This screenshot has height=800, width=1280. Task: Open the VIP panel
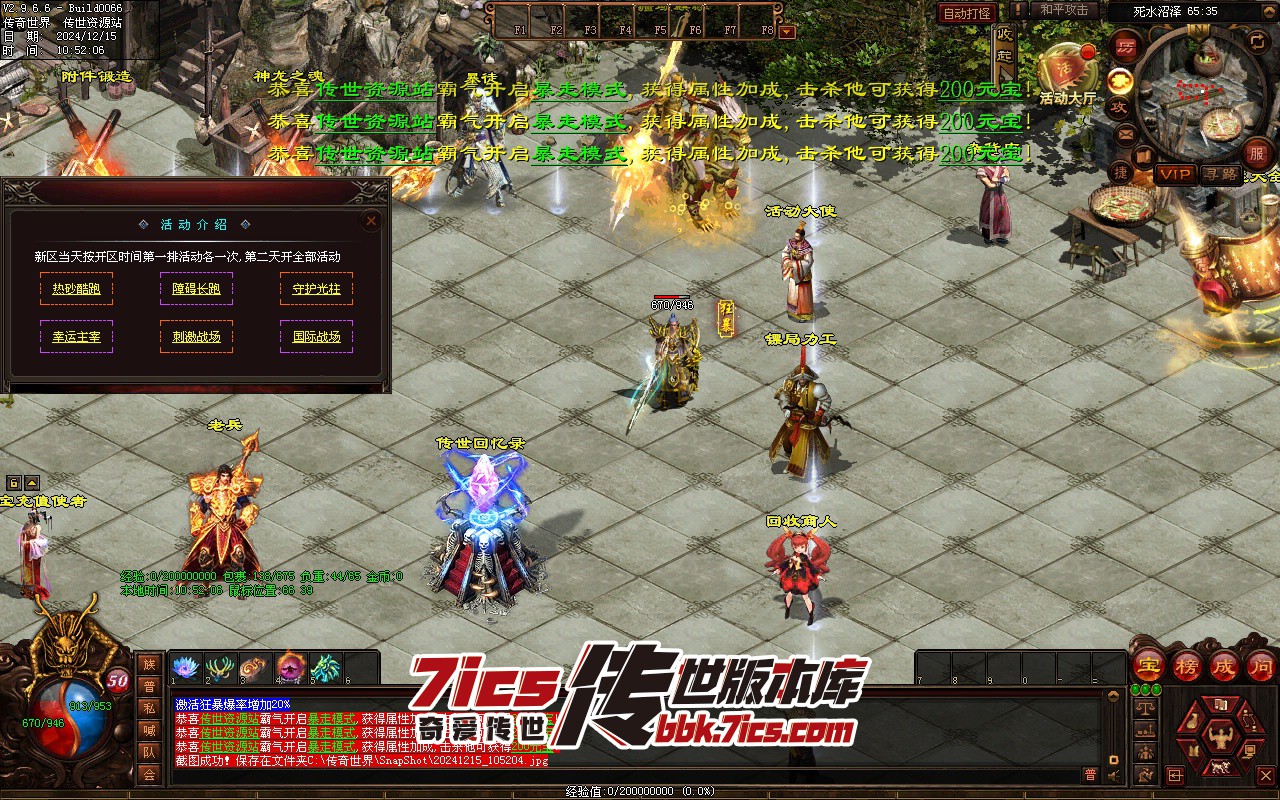(x=1175, y=174)
